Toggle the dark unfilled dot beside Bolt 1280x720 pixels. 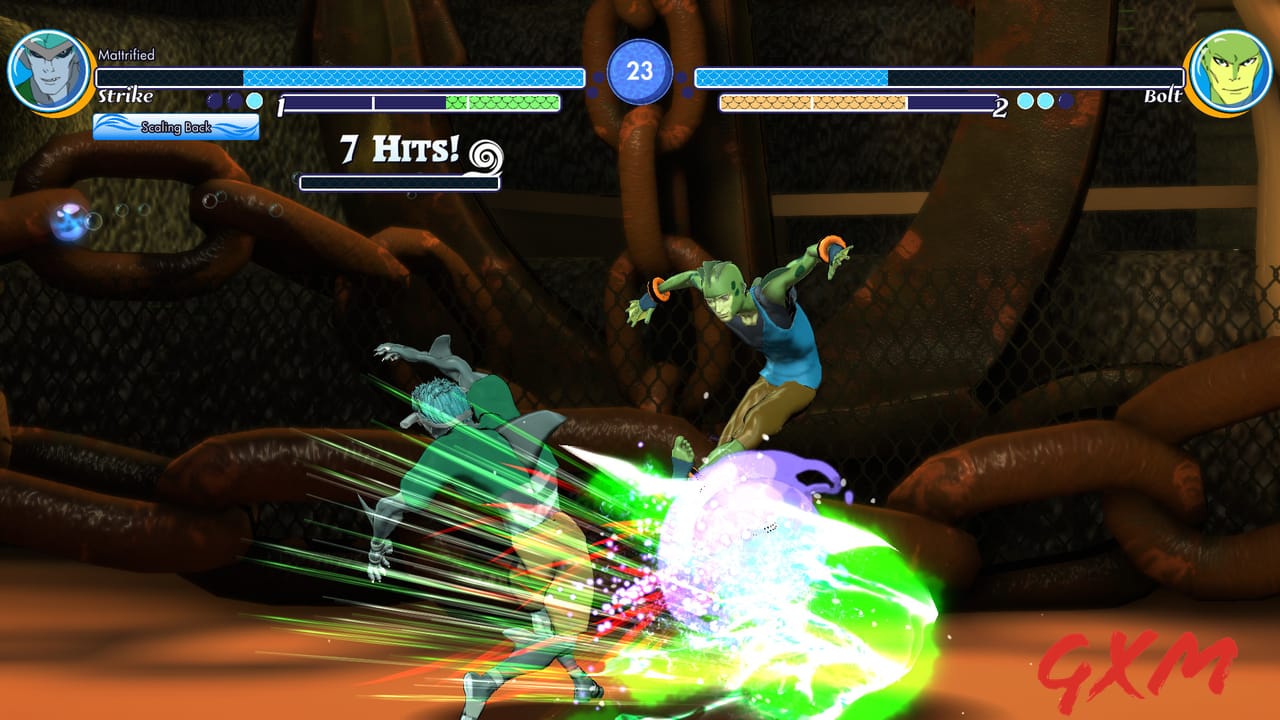point(1065,101)
